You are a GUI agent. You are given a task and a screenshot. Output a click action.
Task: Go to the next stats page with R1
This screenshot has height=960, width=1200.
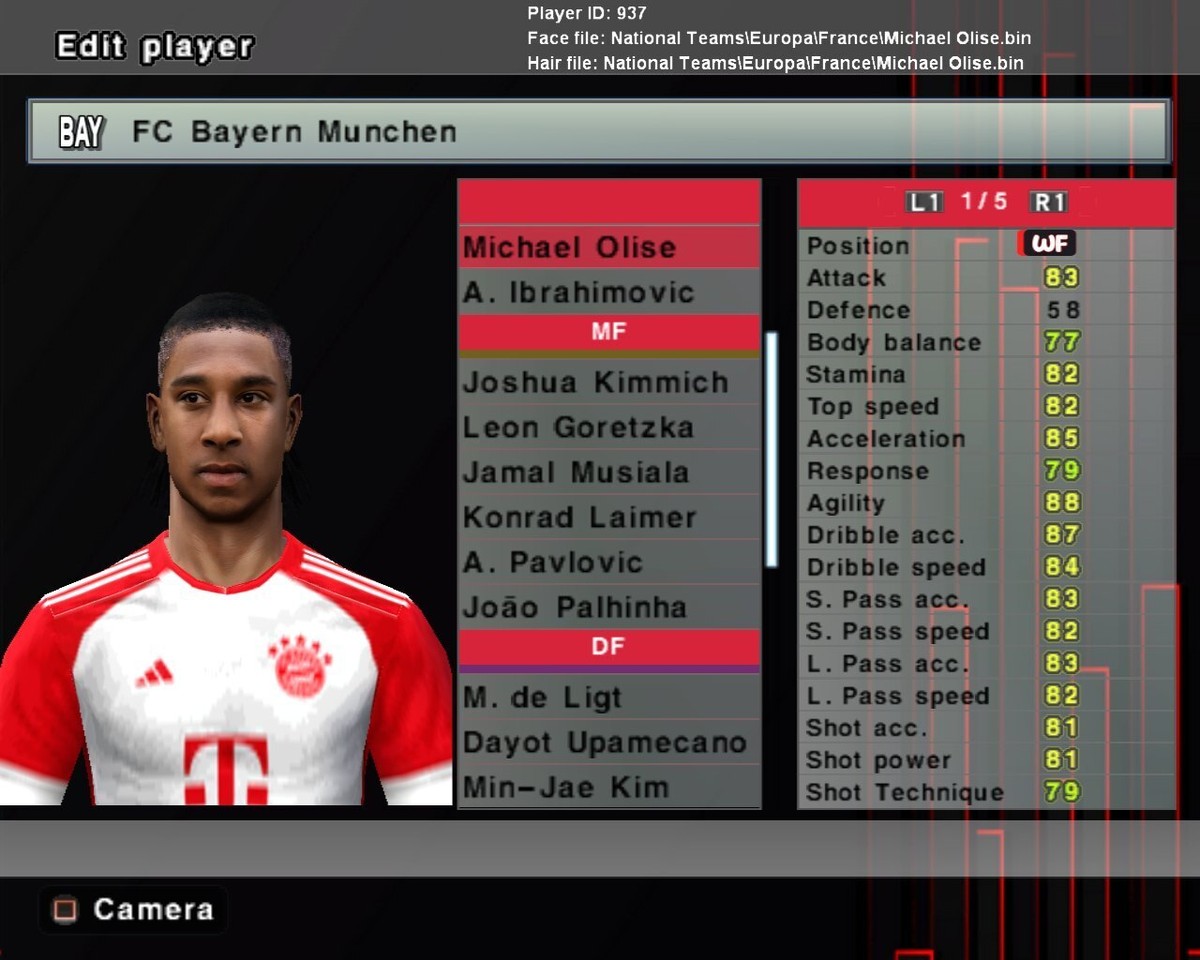[x=1049, y=202]
